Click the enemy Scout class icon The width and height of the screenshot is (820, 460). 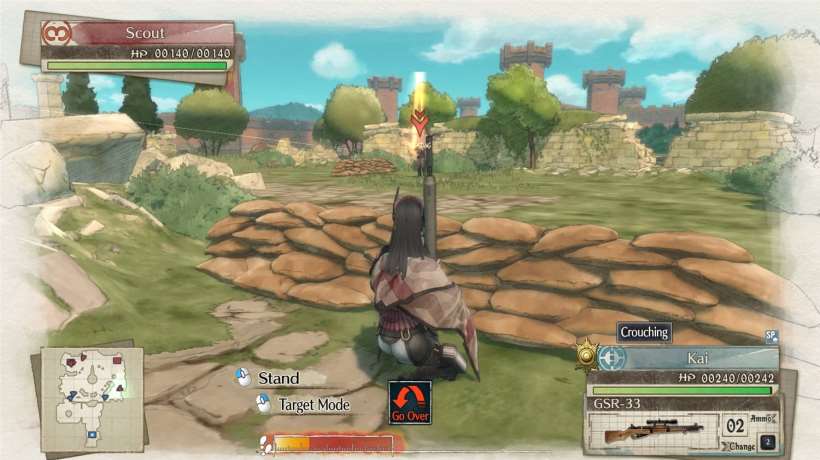[56, 33]
